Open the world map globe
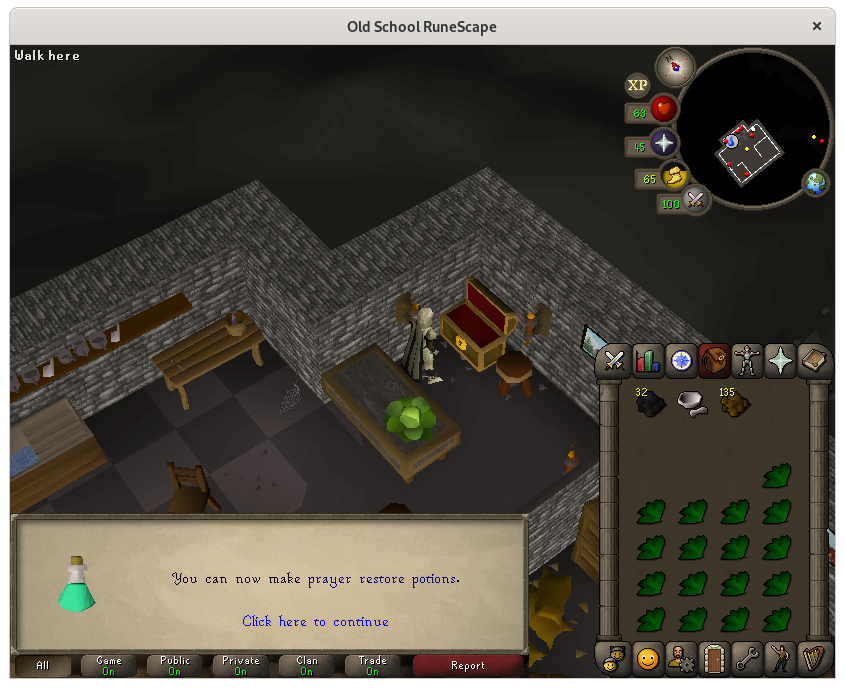 click(x=817, y=182)
